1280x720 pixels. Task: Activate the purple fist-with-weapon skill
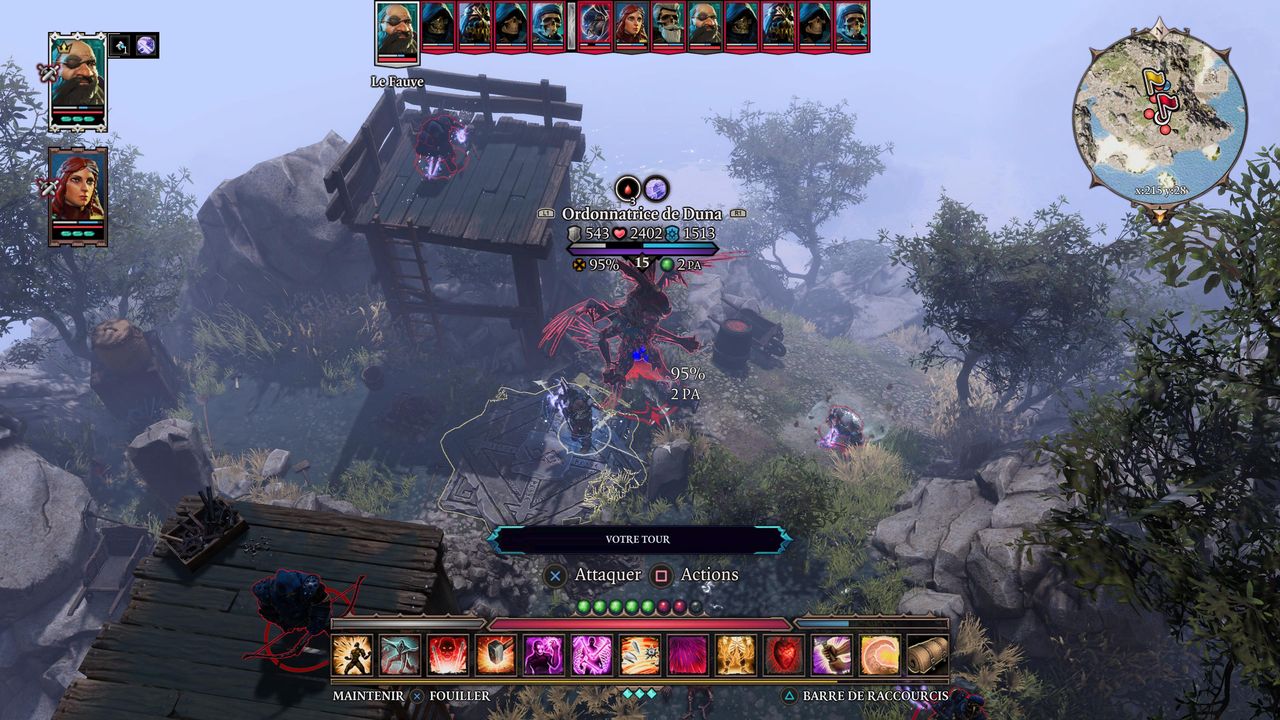point(832,654)
